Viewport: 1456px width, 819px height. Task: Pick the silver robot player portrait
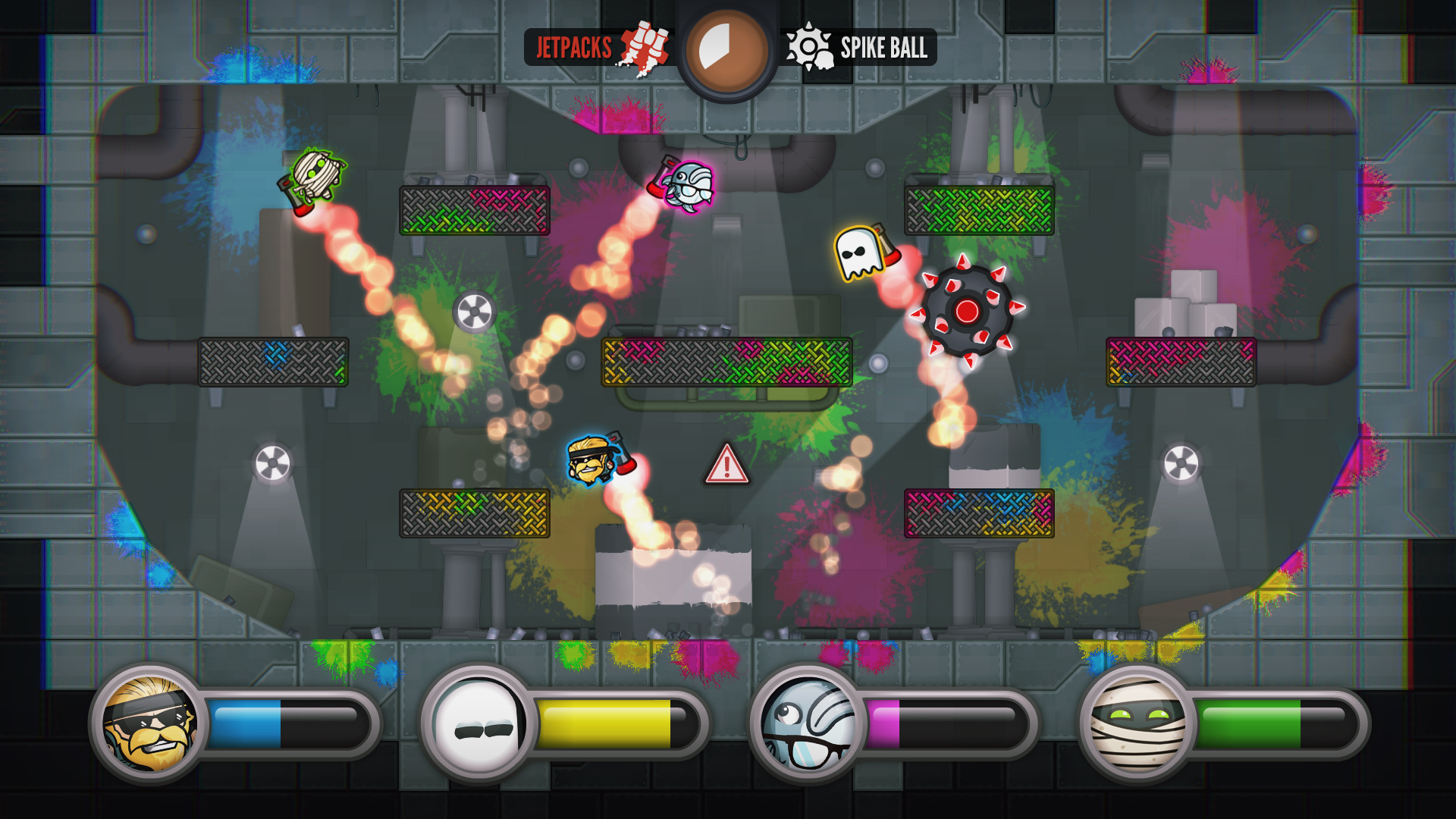pyautogui.click(x=808, y=724)
